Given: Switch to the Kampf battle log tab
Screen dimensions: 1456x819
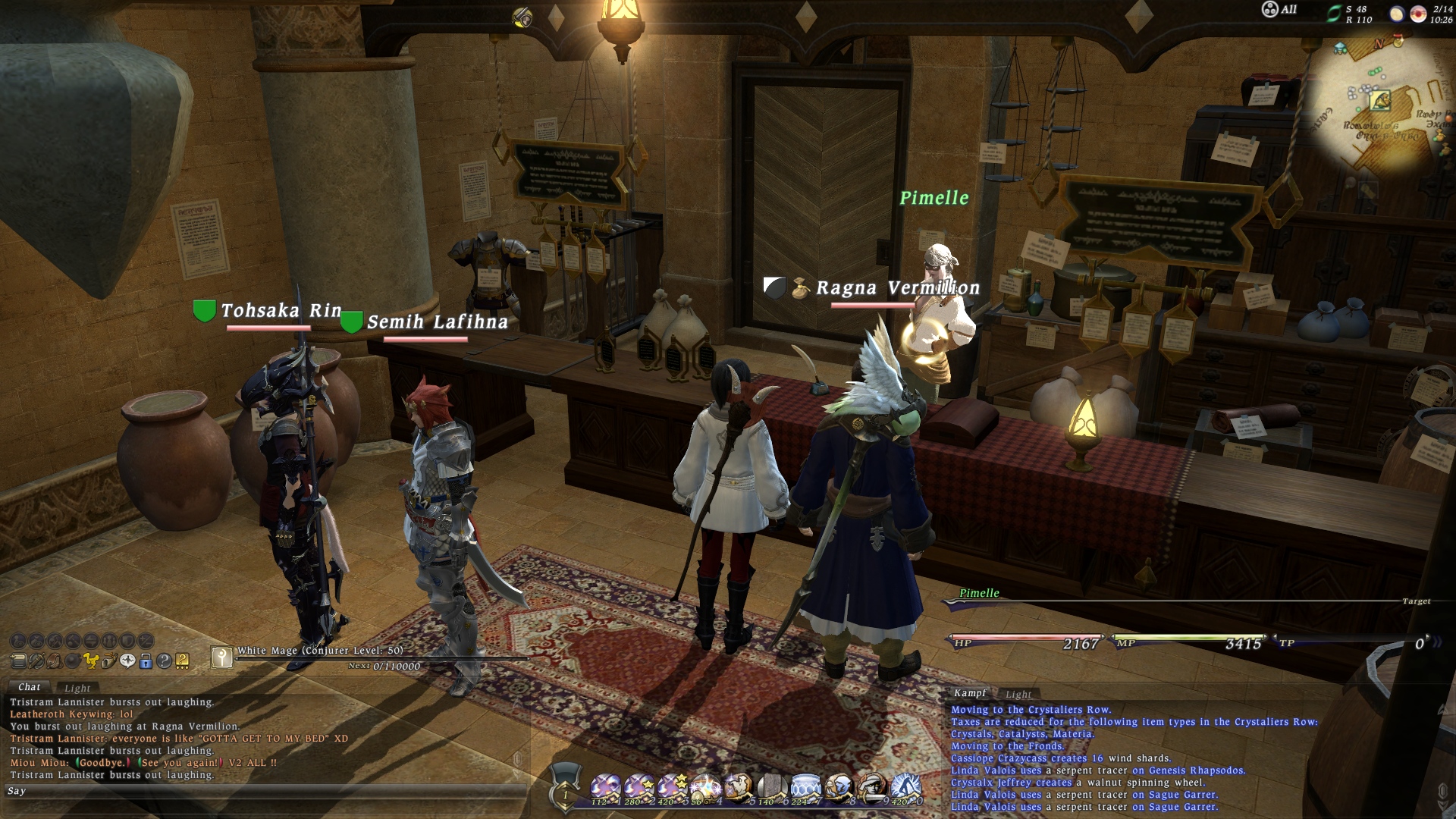Looking at the screenshot, I should (x=970, y=693).
